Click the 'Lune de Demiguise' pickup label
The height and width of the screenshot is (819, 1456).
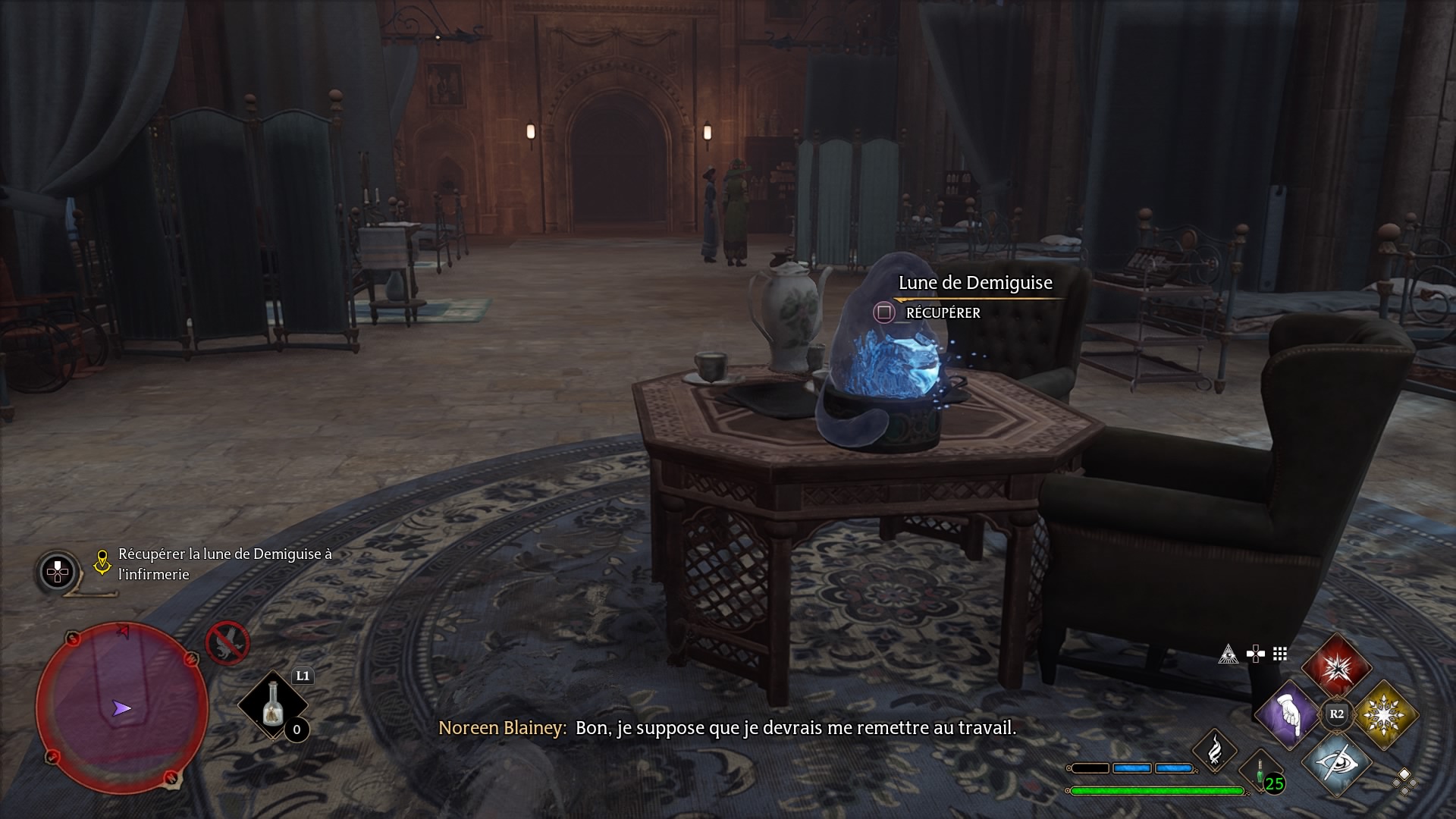click(975, 283)
